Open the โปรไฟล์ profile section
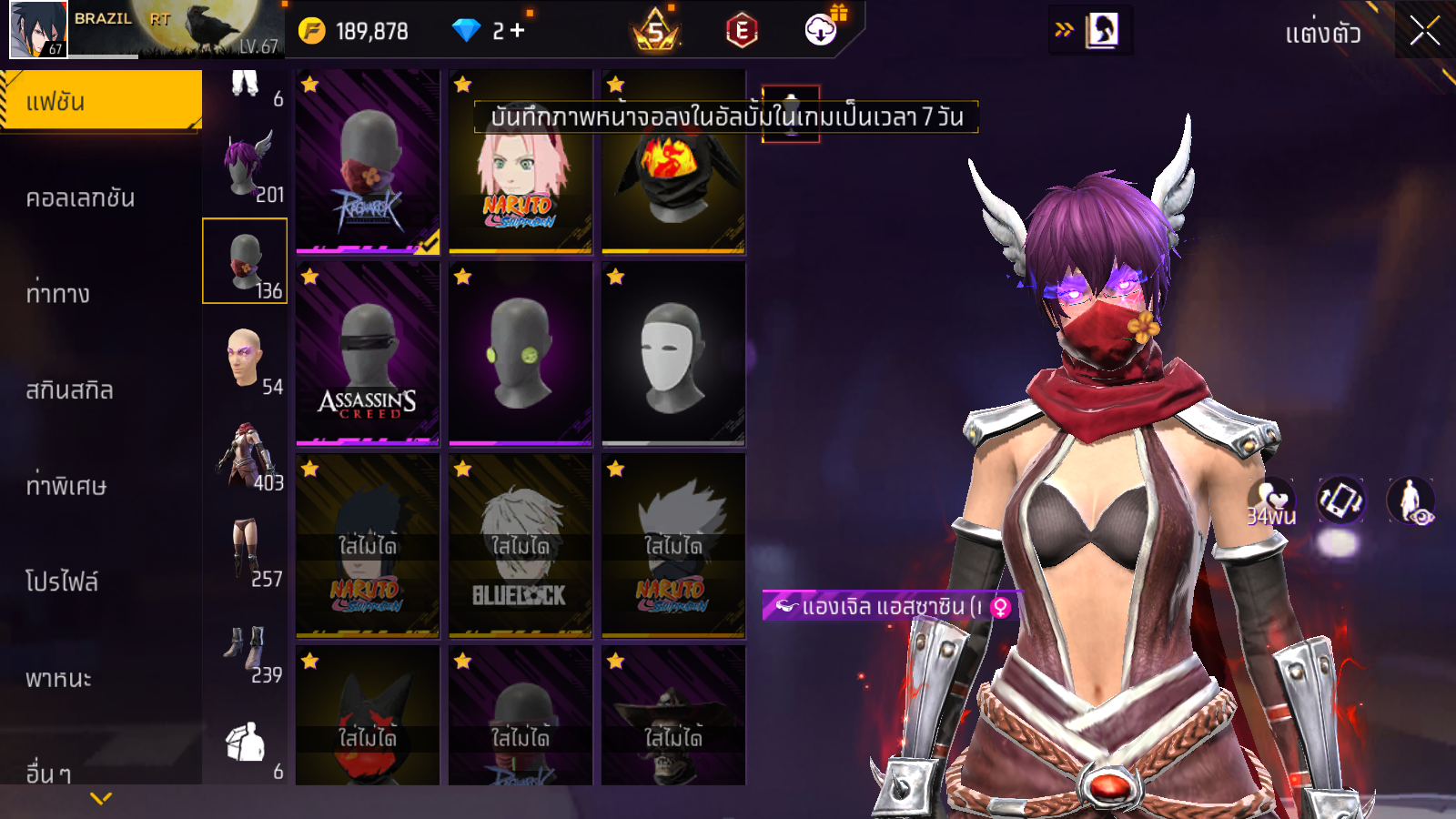This screenshot has width=1456, height=819. point(62,581)
